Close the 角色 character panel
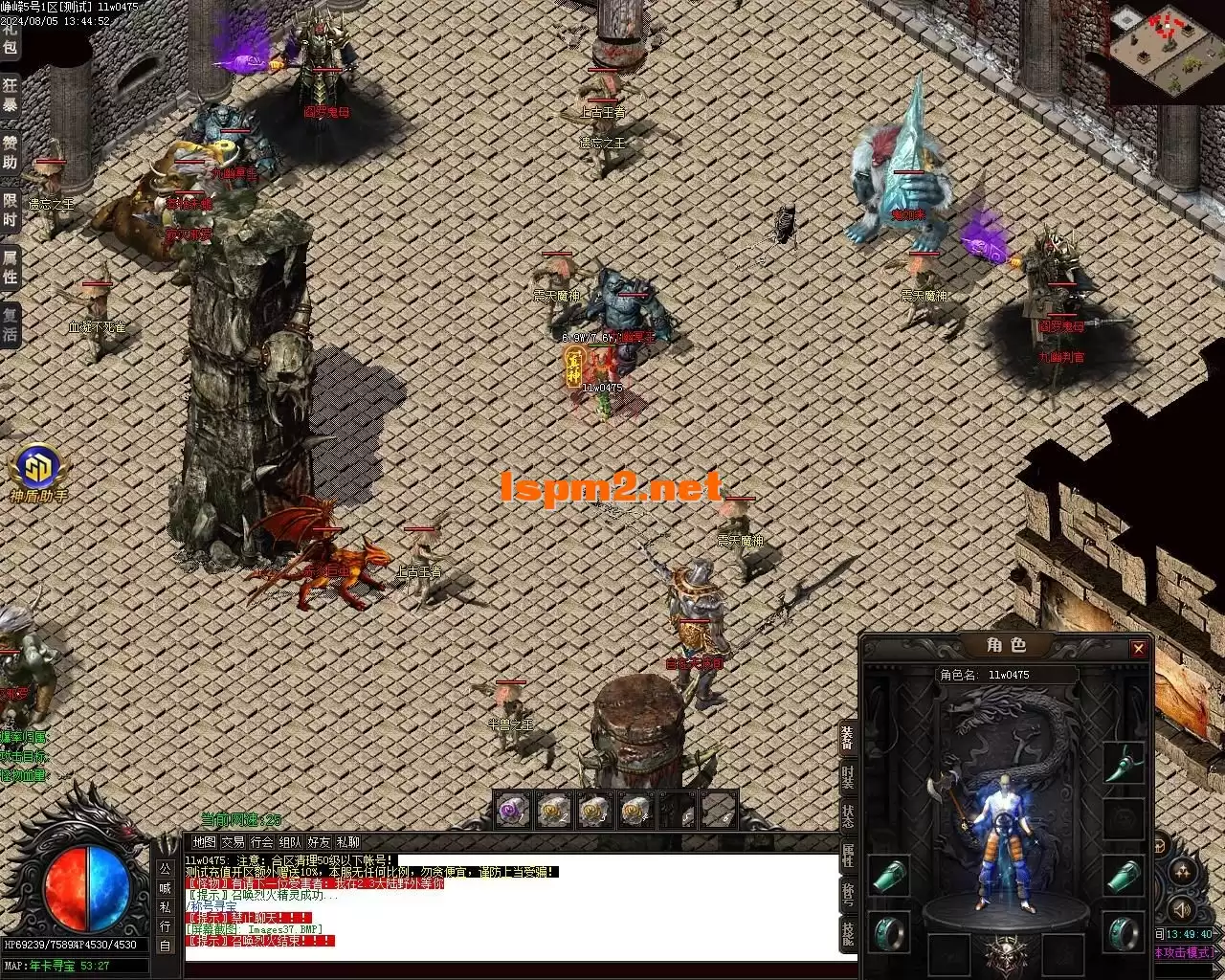The height and width of the screenshot is (980, 1225). pyautogui.click(x=1138, y=649)
